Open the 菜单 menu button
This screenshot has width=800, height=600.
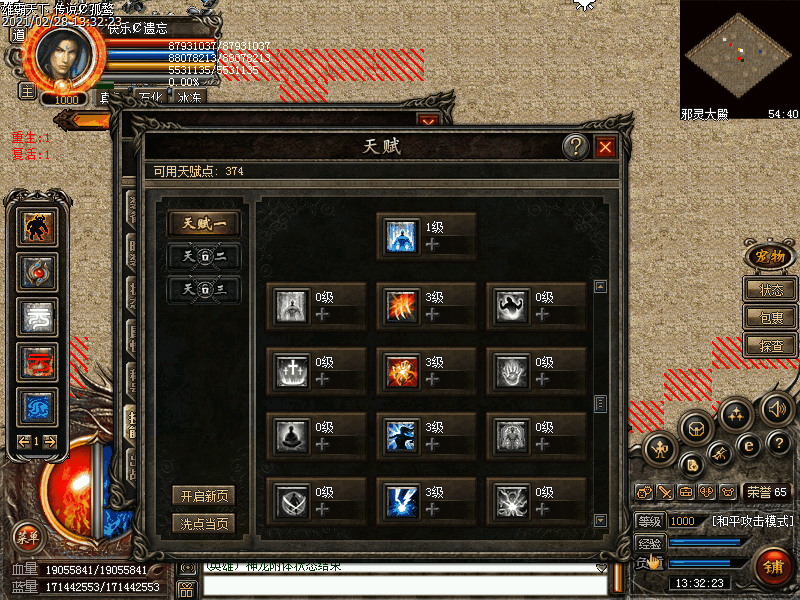[x=28, y=537]
